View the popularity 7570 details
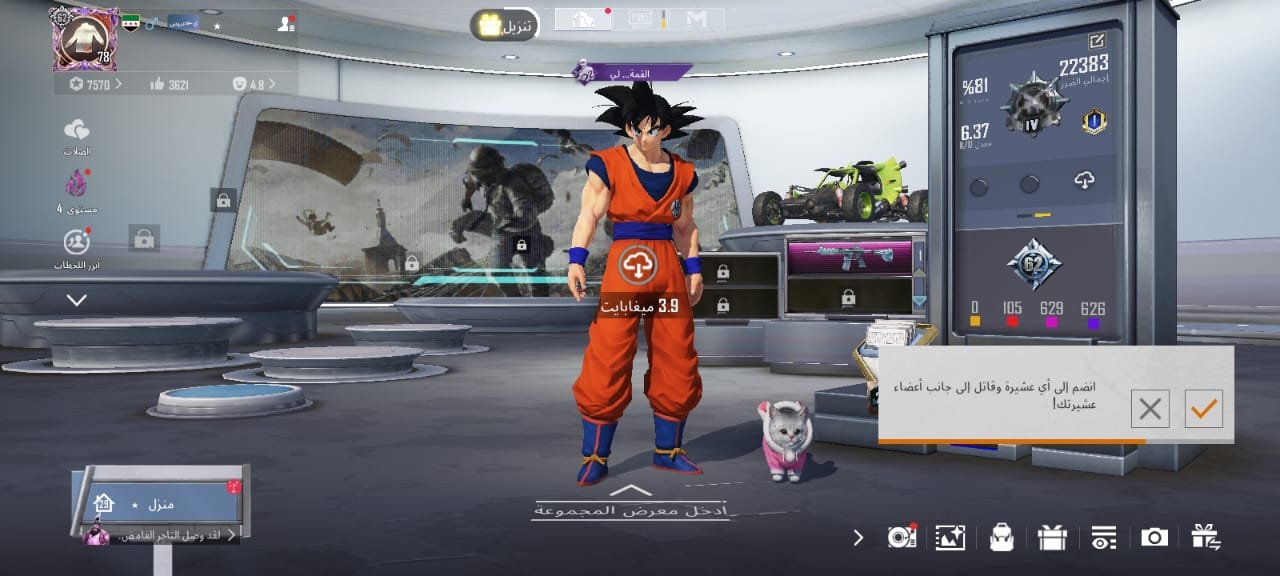Image resolution: width=1280 pixels, height=576 pixels. pyautogui.click(x=95, y=85)
